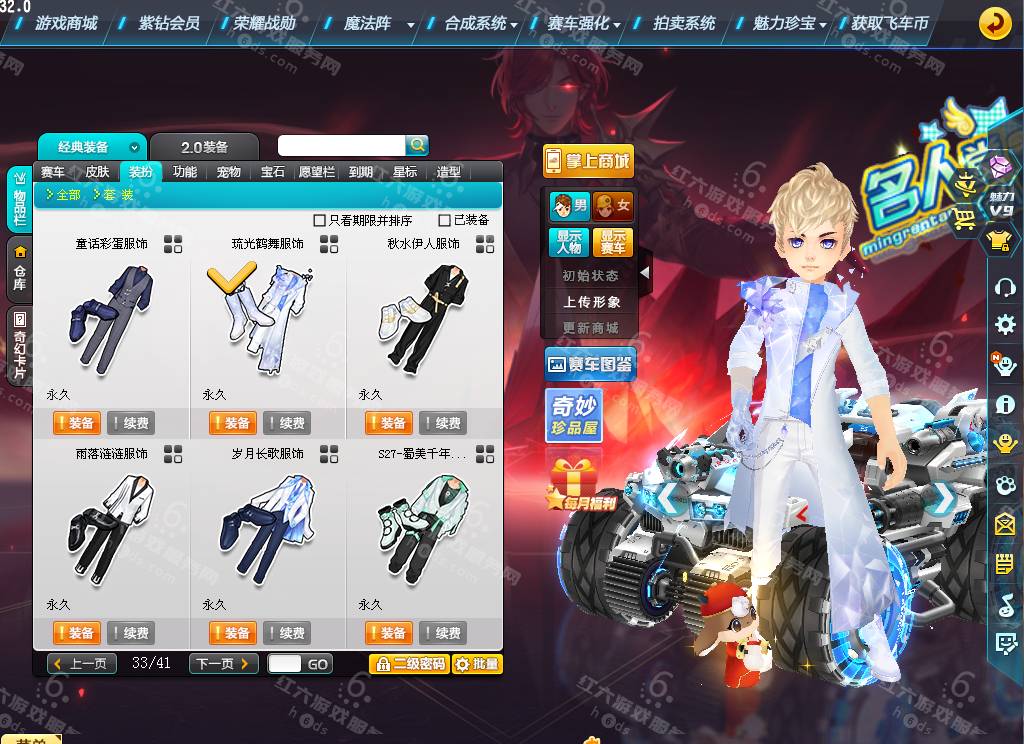Click the yellow back arrow button

click(994, 23)
